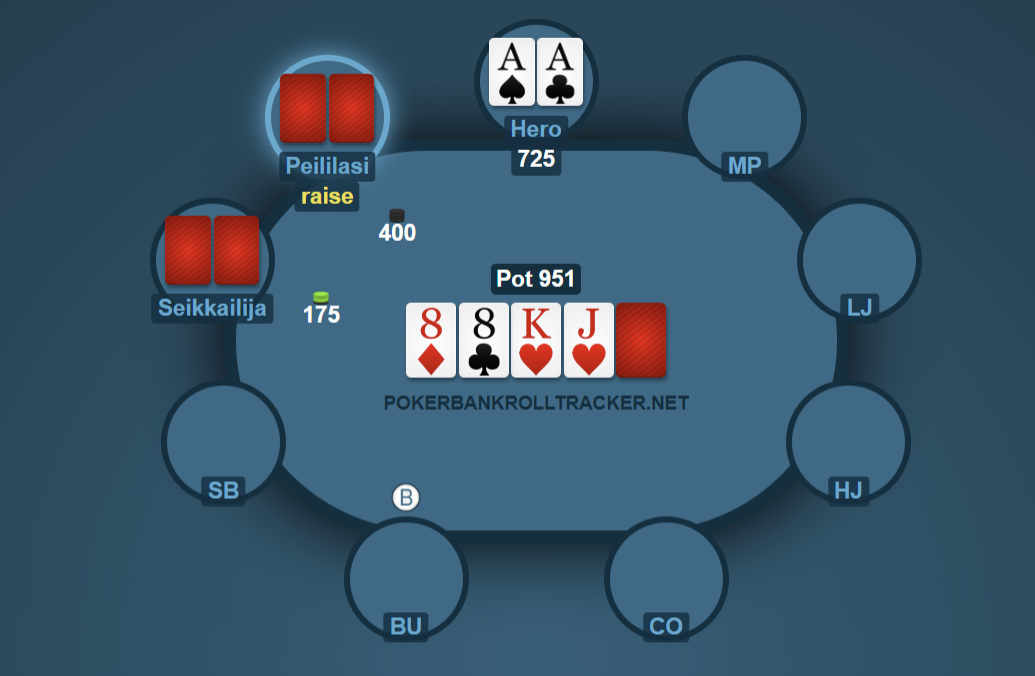This screenshot has height=676, width=1035.
Task: Pick the eight of diamonds board card
Action: coord(431,340)
